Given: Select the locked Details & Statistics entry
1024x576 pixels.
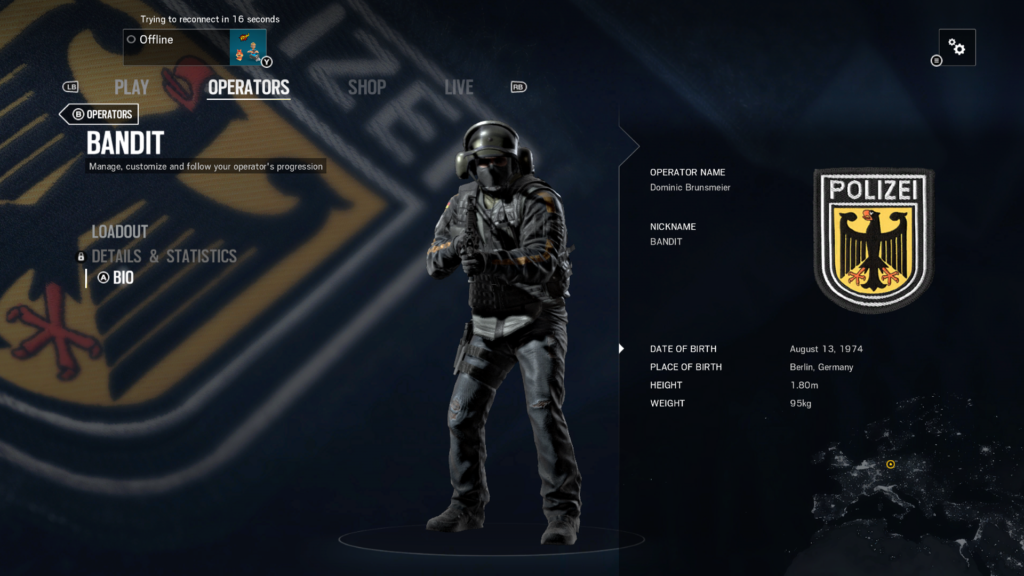Looking at the screenshot, I should click(164, 256).
